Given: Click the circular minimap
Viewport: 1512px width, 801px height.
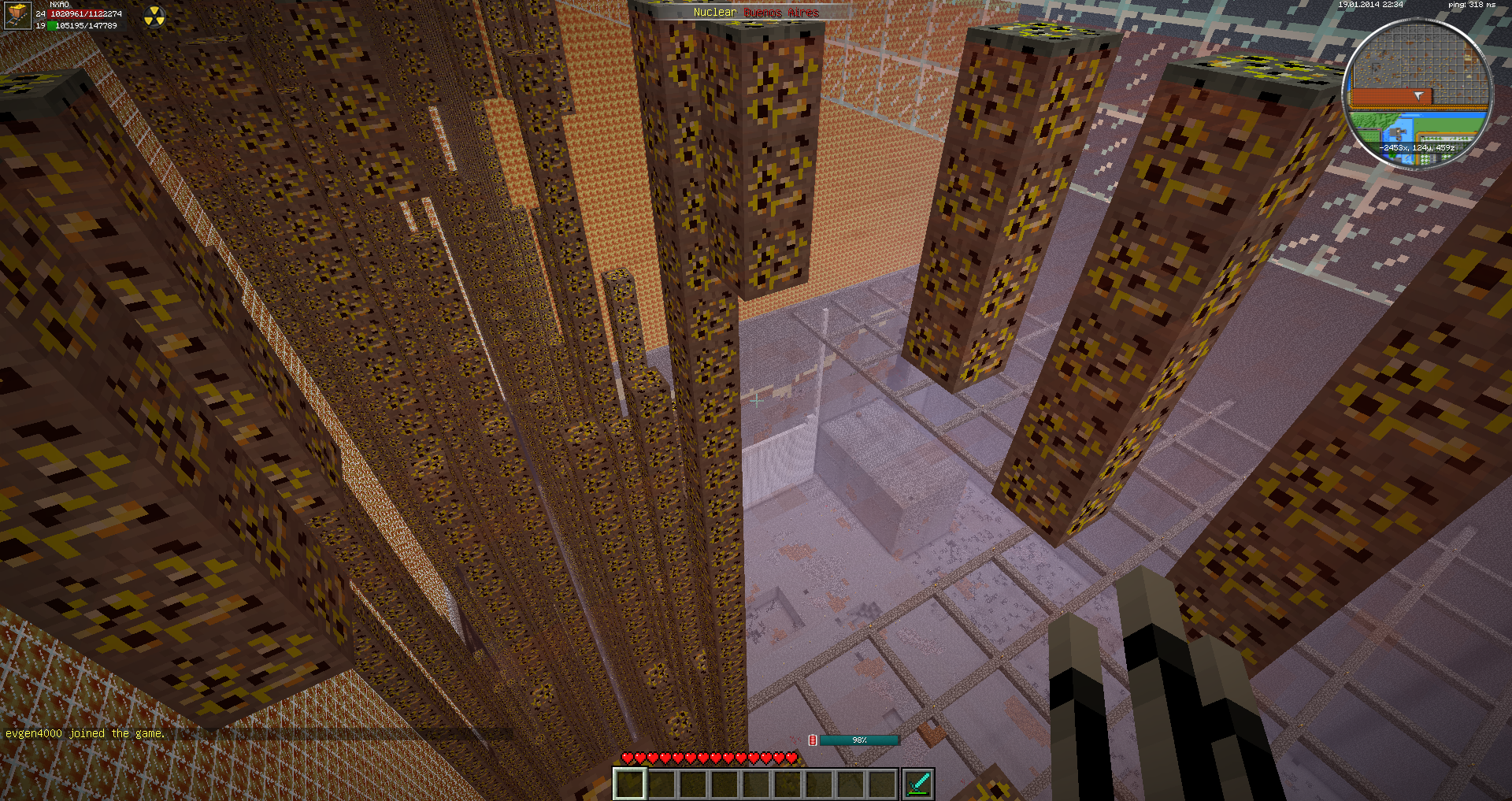Looking at the screenshot, I should (1417, 93).
